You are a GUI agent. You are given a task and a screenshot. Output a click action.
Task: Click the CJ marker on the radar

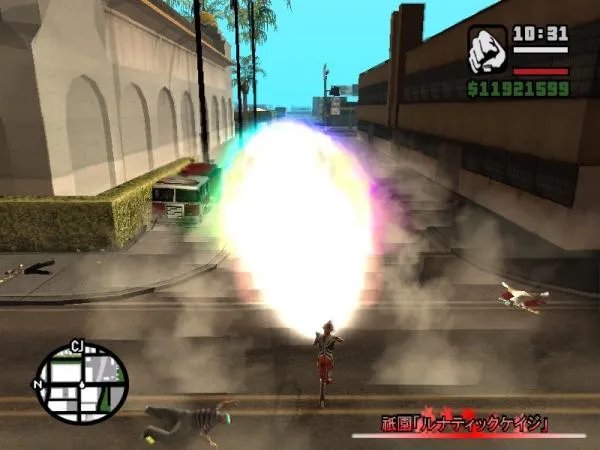[x=76, y=347]
